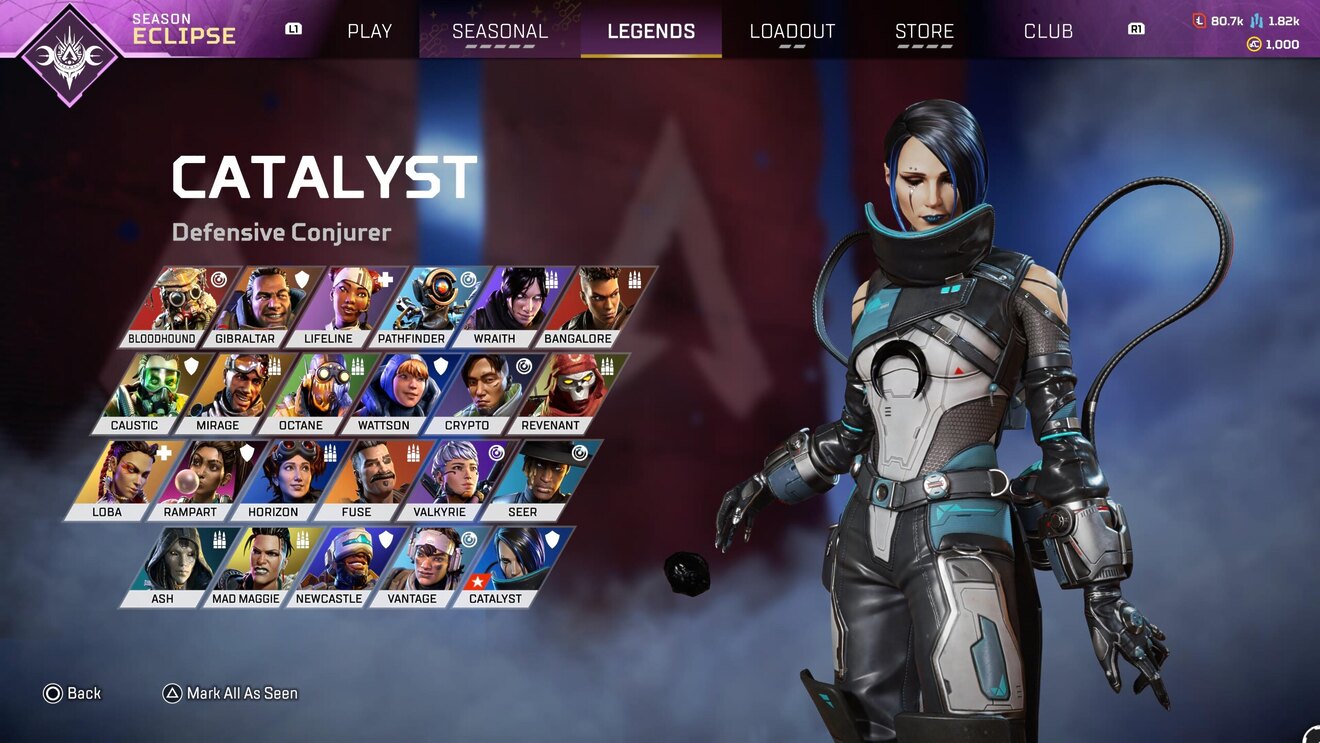Click the shield badge on Wattson's portrait
Screen dimensions: 1320x743
click(x=438, y=365)
